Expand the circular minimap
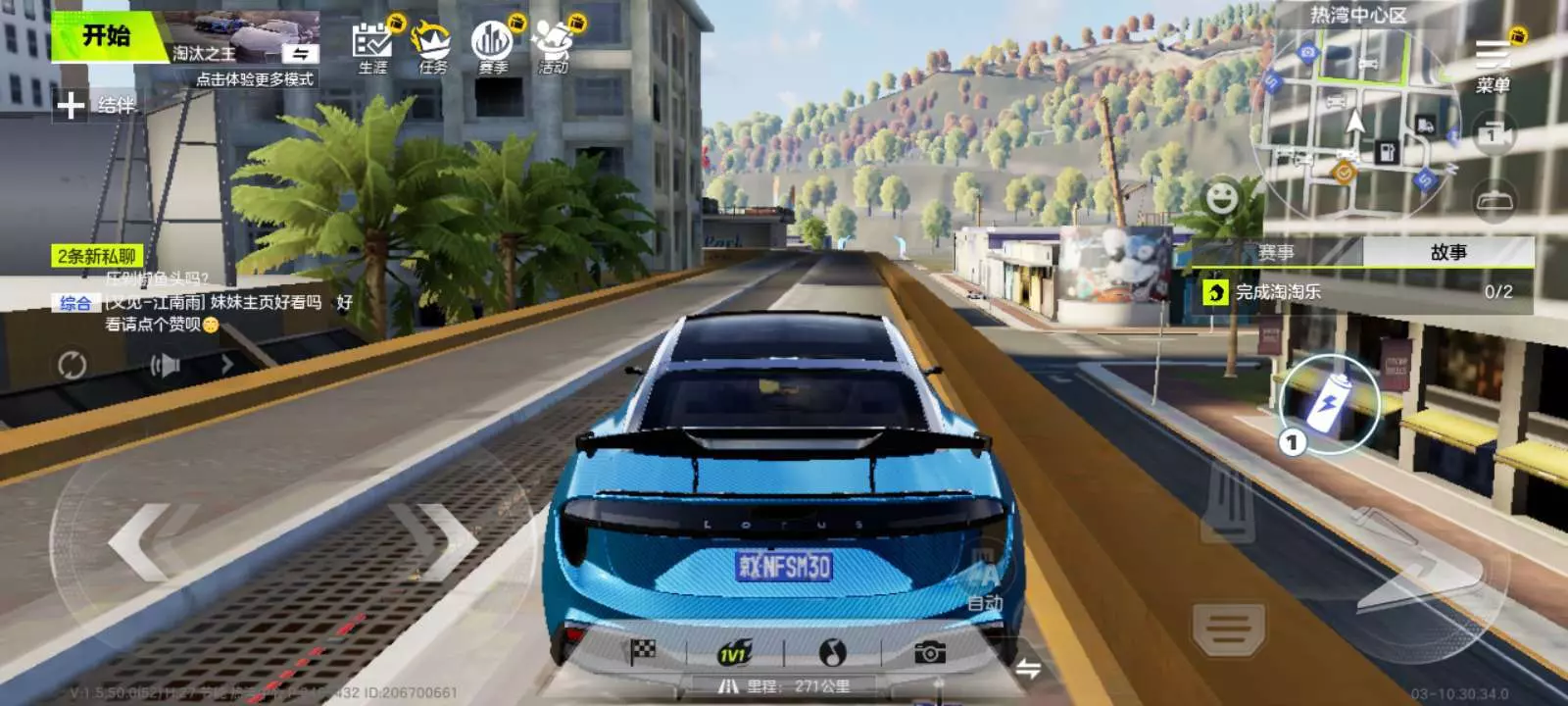This screenshot has width=1568, height=706. click(x=1355, y=123)
